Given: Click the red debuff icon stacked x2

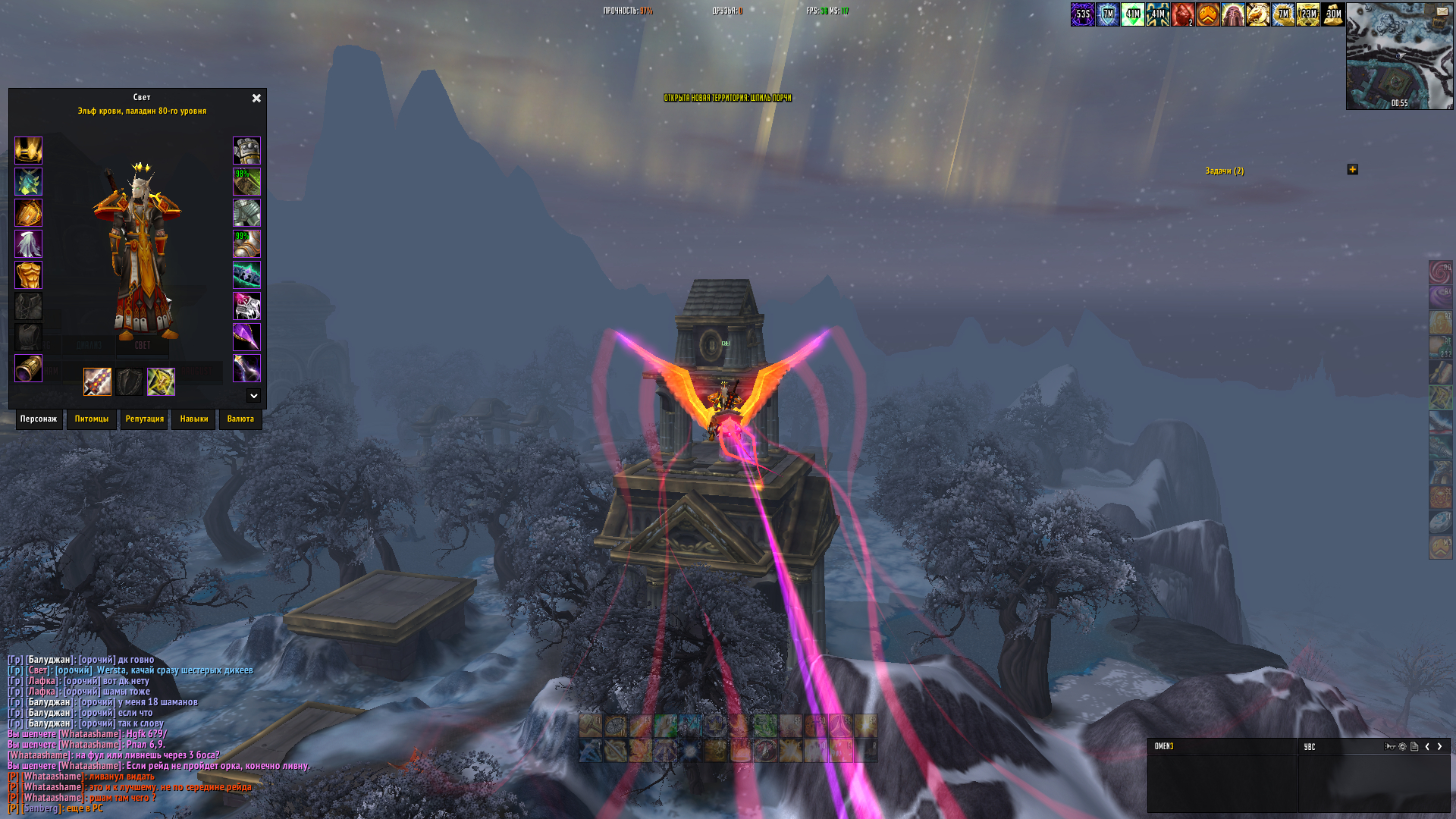Looking at the screenshot, I should [1181, 14].
